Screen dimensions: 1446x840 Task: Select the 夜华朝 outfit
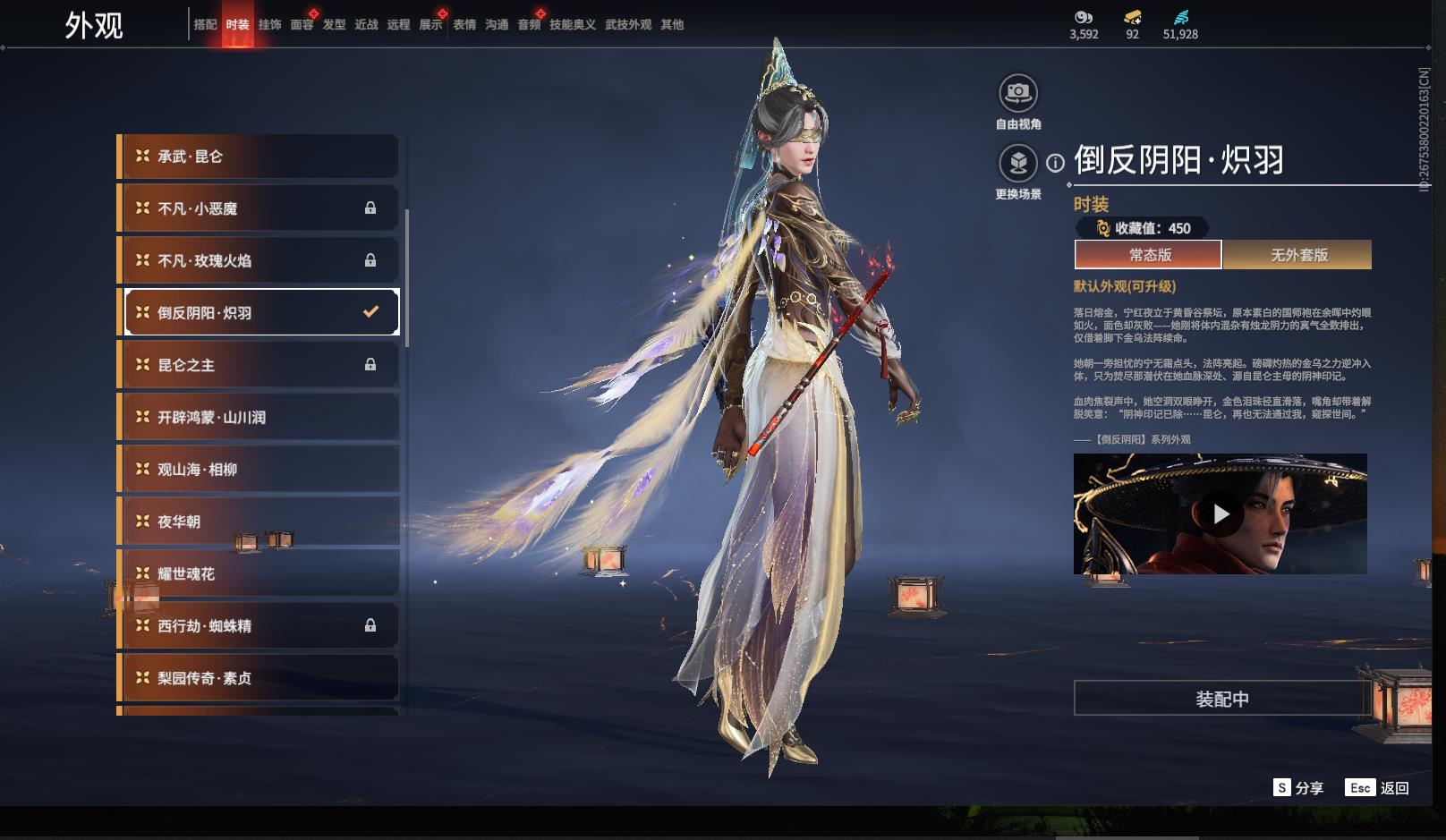(x=259, y=522)
